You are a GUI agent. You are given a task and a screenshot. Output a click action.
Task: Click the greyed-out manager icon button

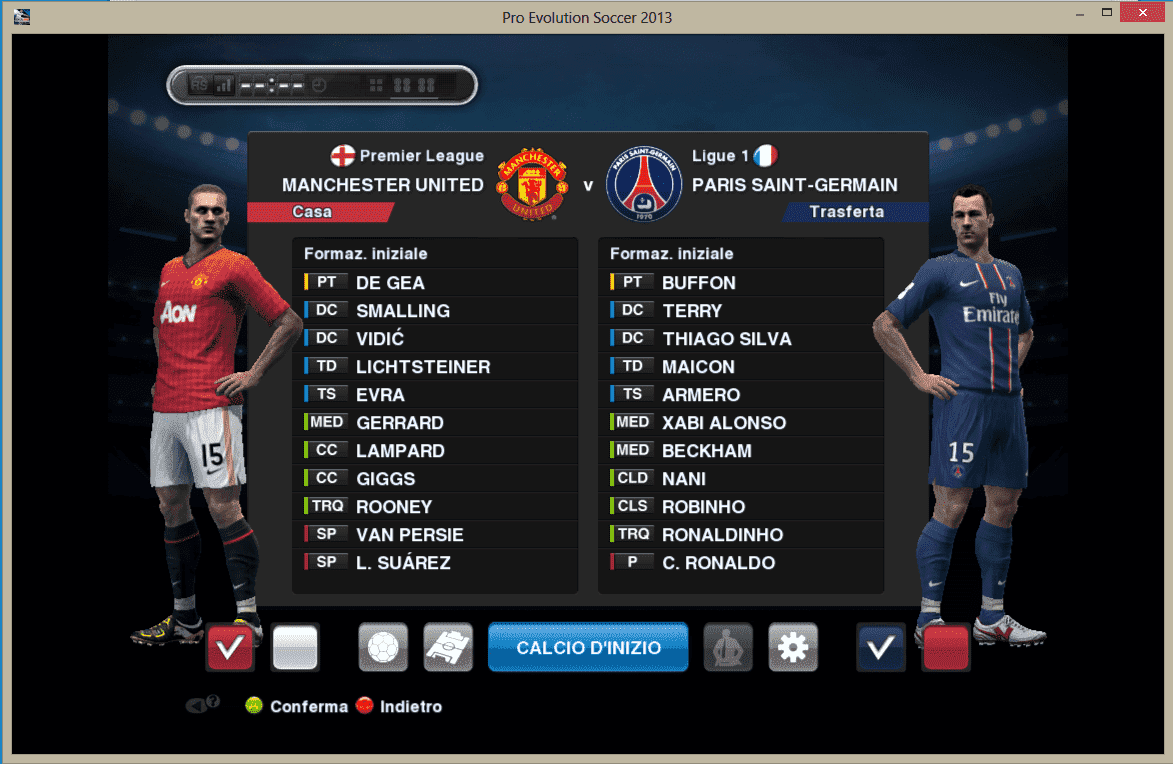tap(728, 648)
